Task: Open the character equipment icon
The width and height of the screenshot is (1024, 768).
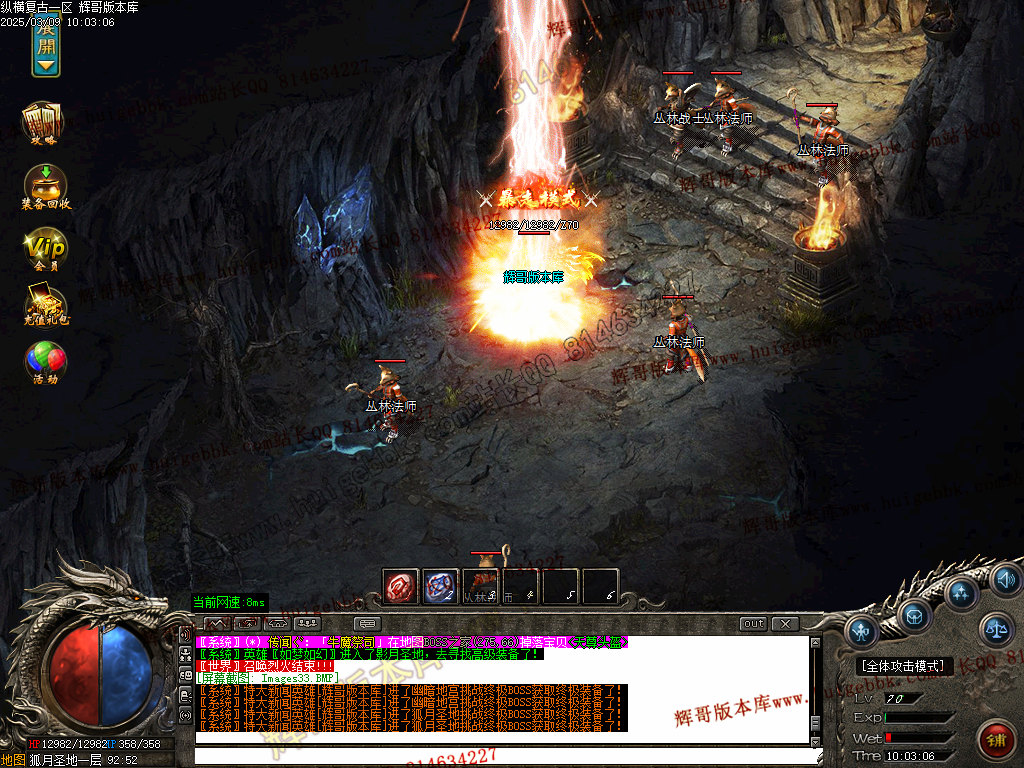Action: pyautogui.click(x=862, y=630)
